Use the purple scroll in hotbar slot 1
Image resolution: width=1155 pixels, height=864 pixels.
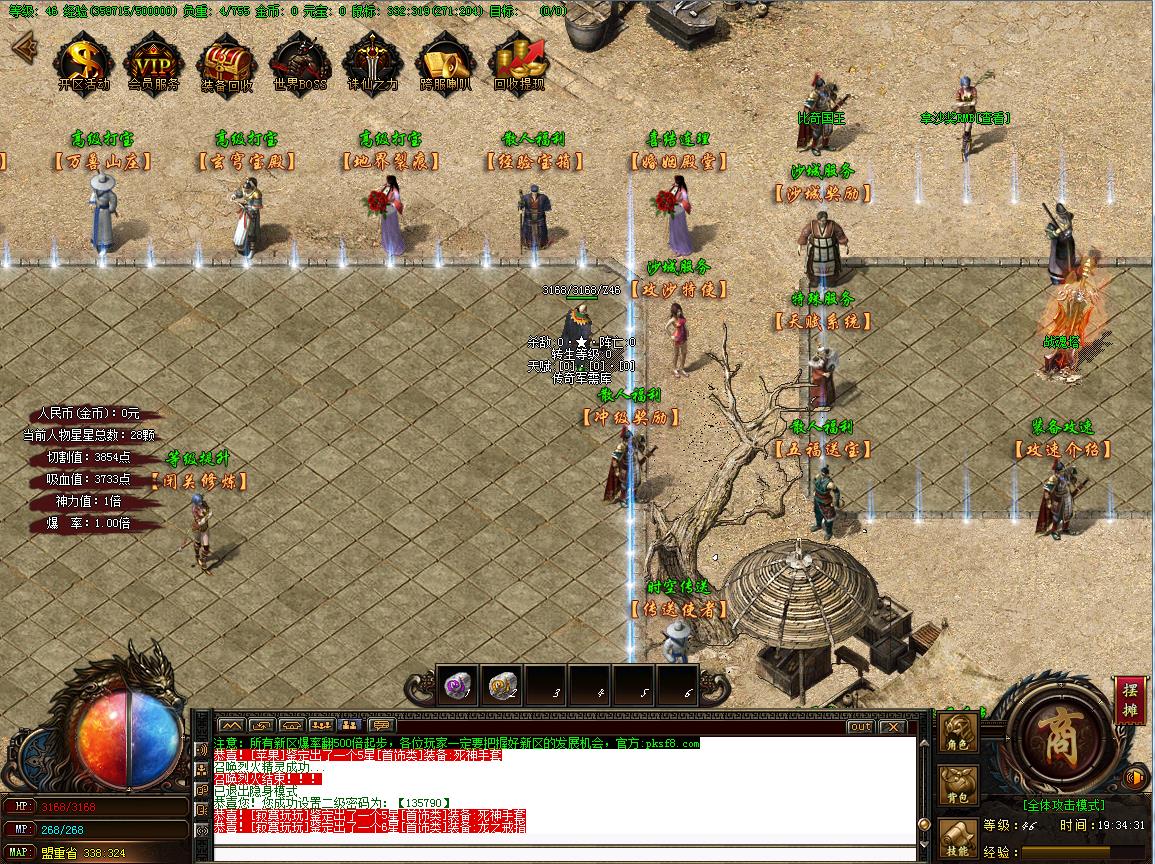[x=460, y=687]
